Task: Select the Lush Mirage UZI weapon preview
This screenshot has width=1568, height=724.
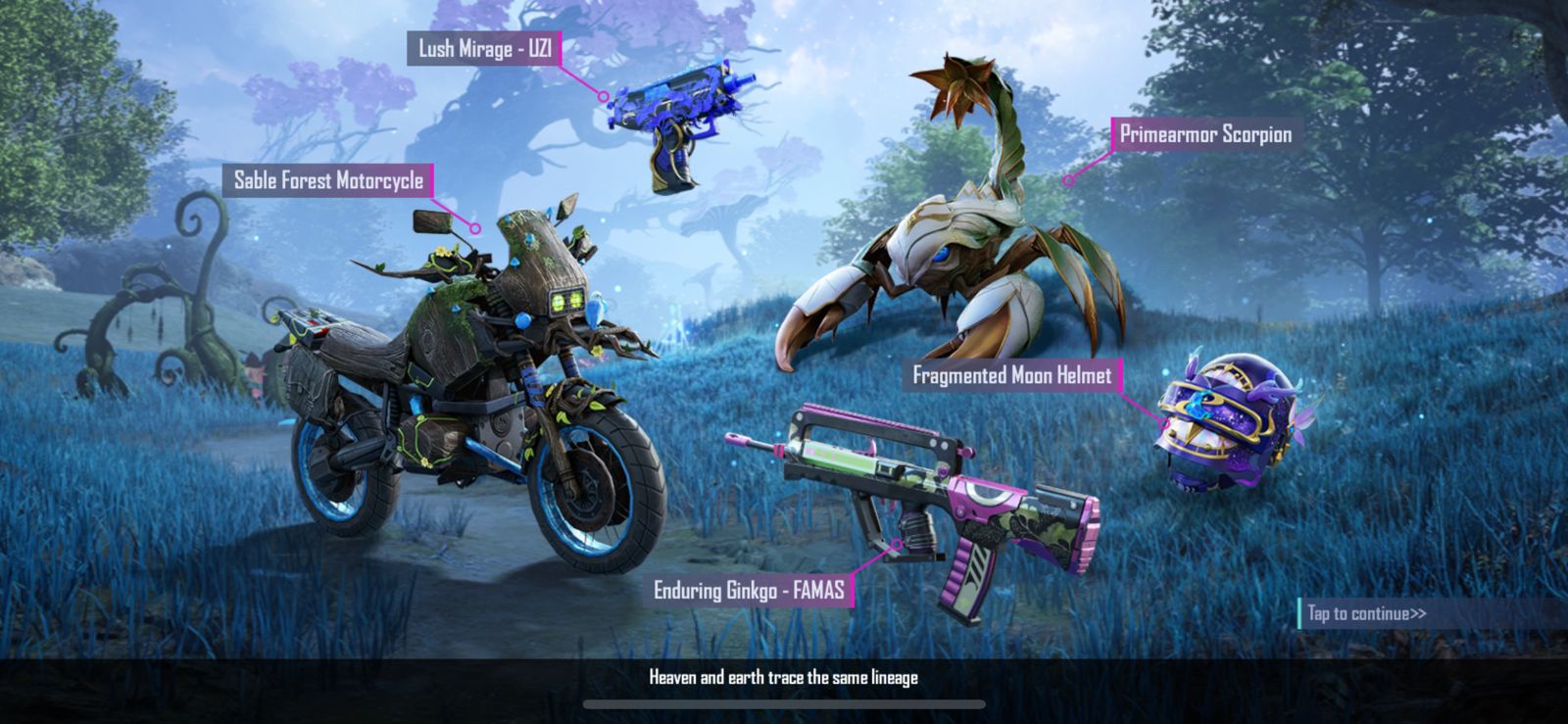Action: pos(676,127)
